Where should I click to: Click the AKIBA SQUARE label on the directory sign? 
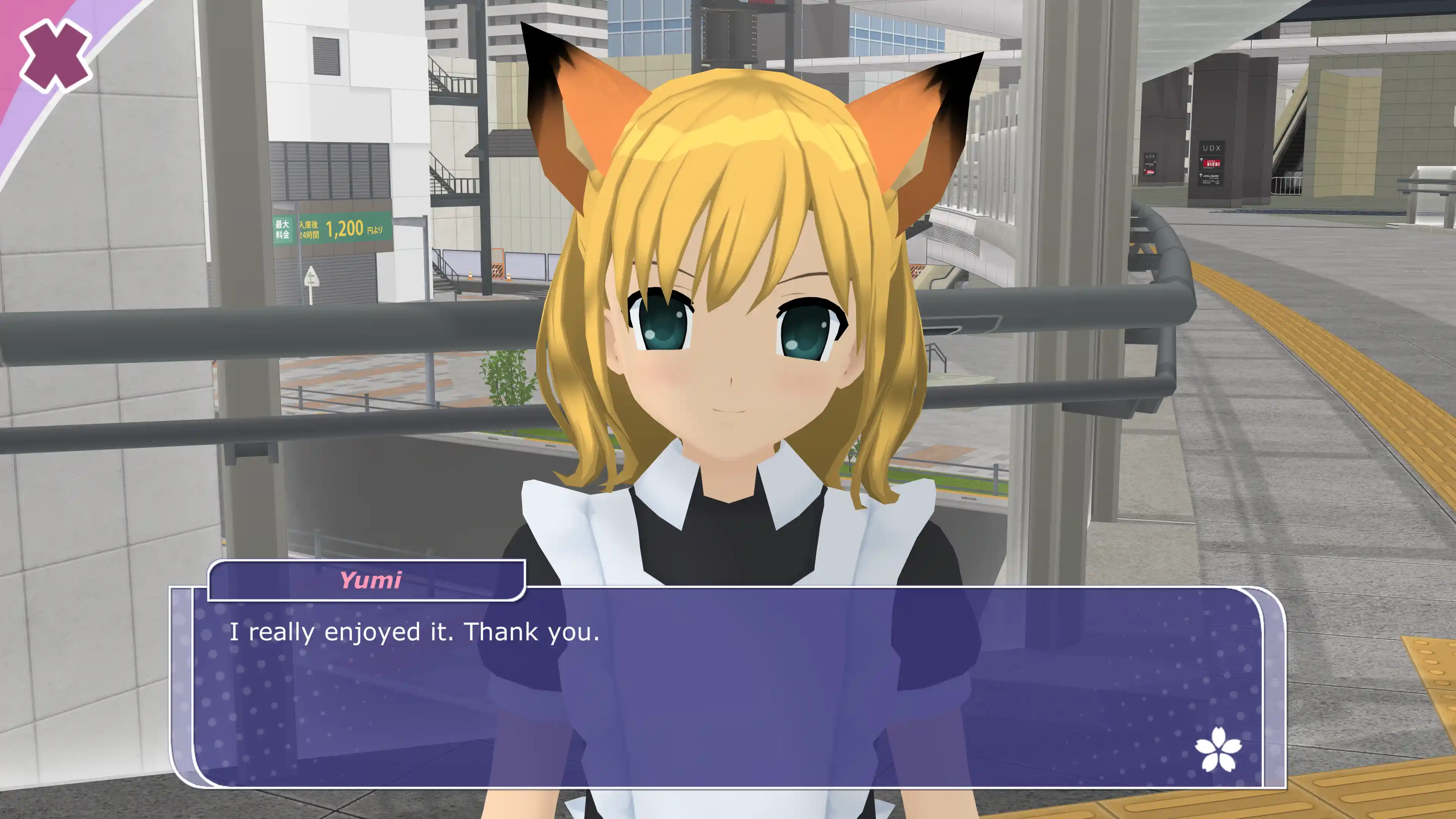coord(1211,176)
